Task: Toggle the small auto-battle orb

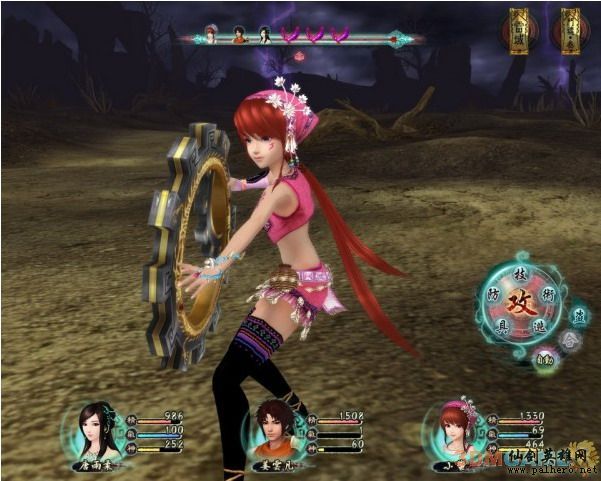Action: pos(545,358)
